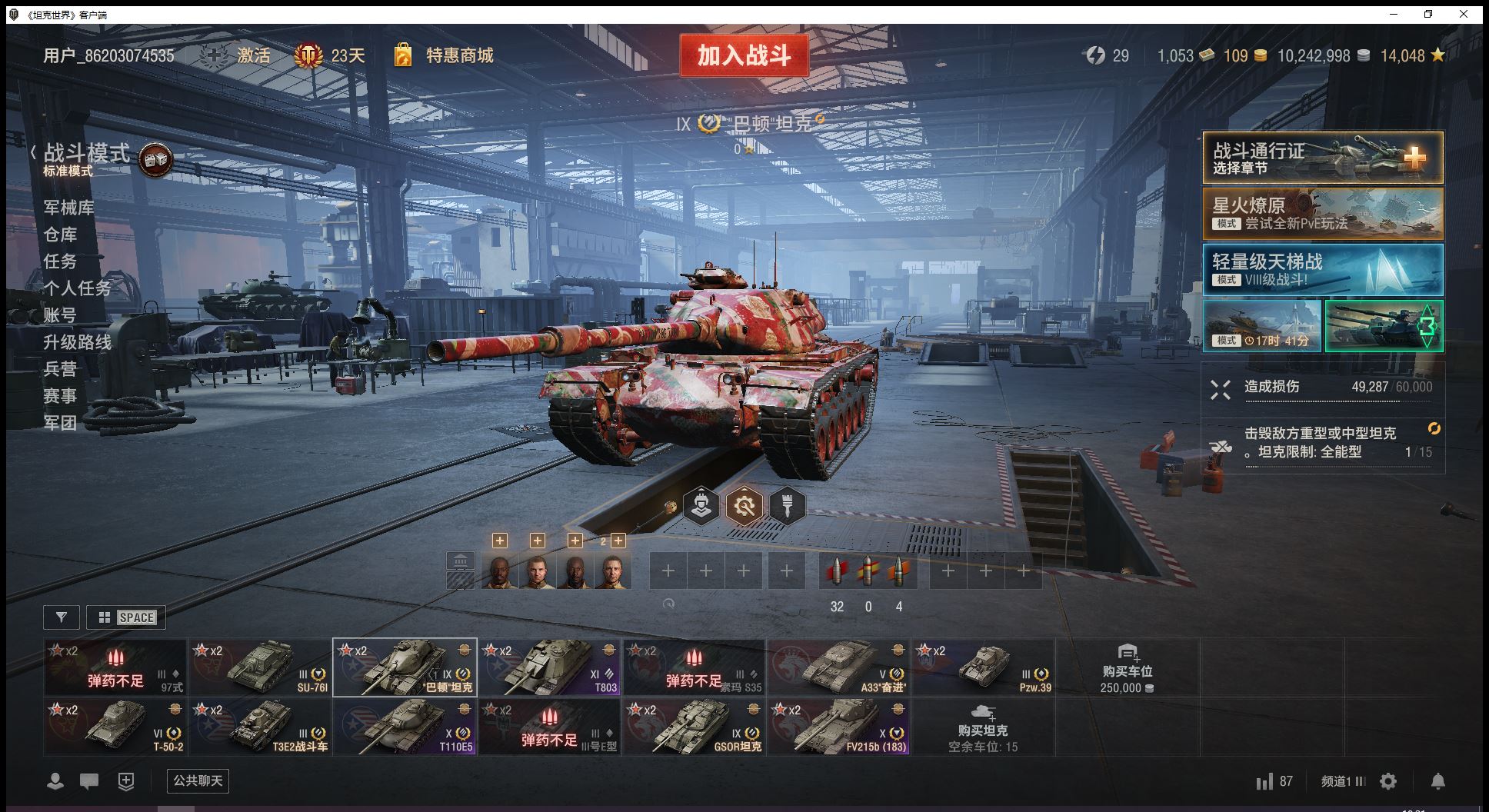Buy a new garage slot 购买车位

[x=1127, y=667]
